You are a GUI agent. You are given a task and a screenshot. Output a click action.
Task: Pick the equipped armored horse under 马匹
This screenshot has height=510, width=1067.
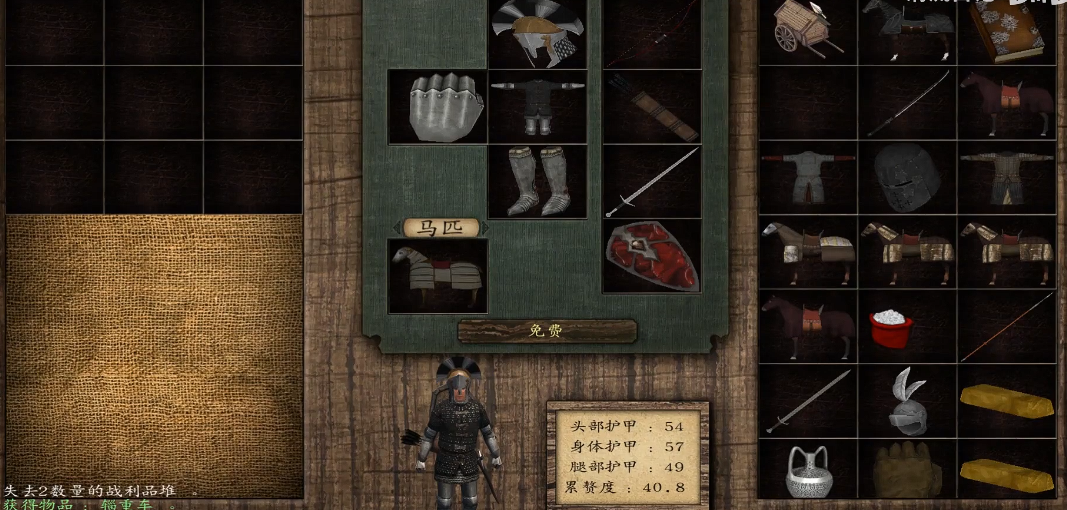pos(437,275)
